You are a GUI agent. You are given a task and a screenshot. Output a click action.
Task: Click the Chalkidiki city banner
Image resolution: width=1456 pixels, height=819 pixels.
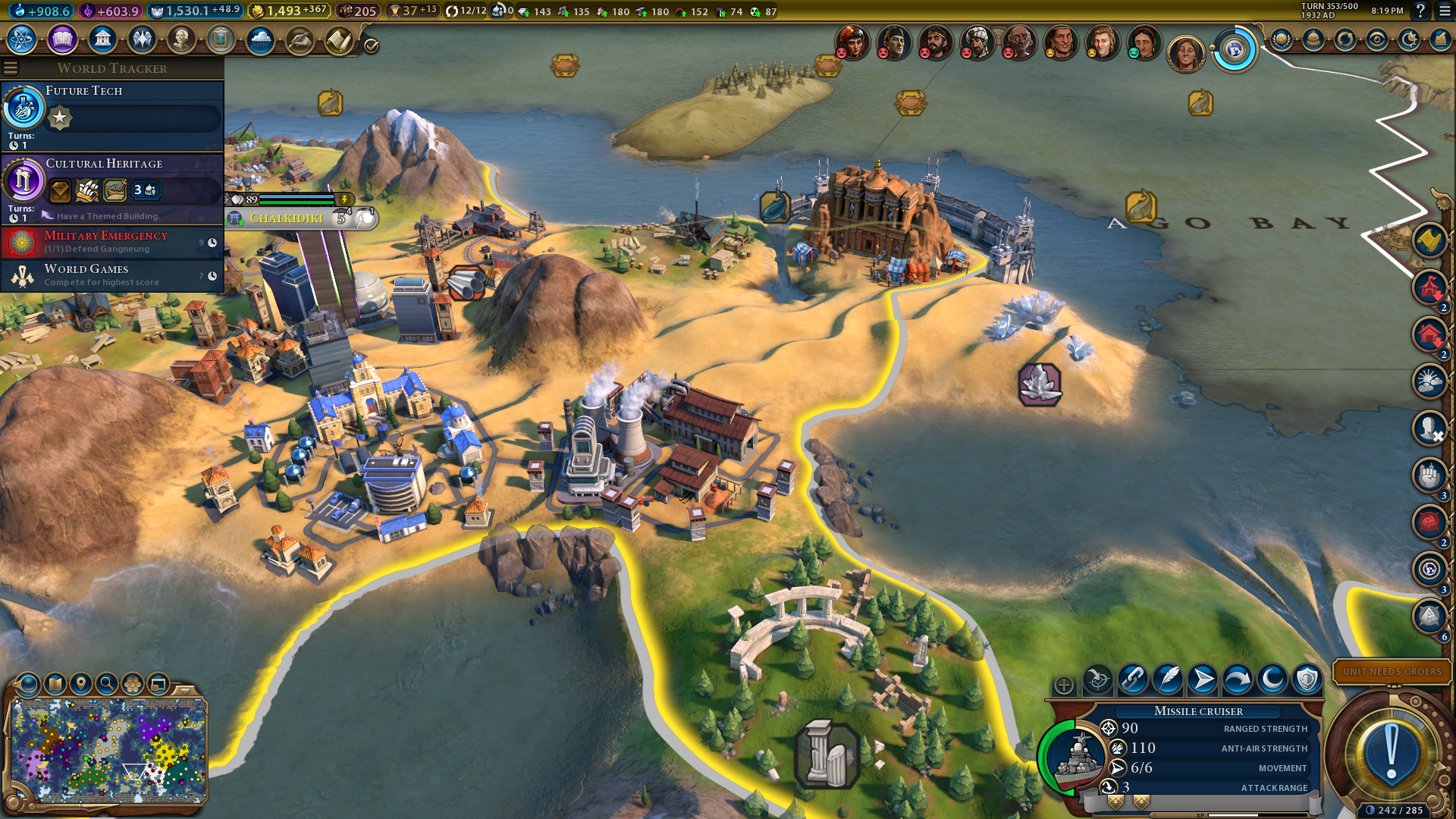pos(287,218)
